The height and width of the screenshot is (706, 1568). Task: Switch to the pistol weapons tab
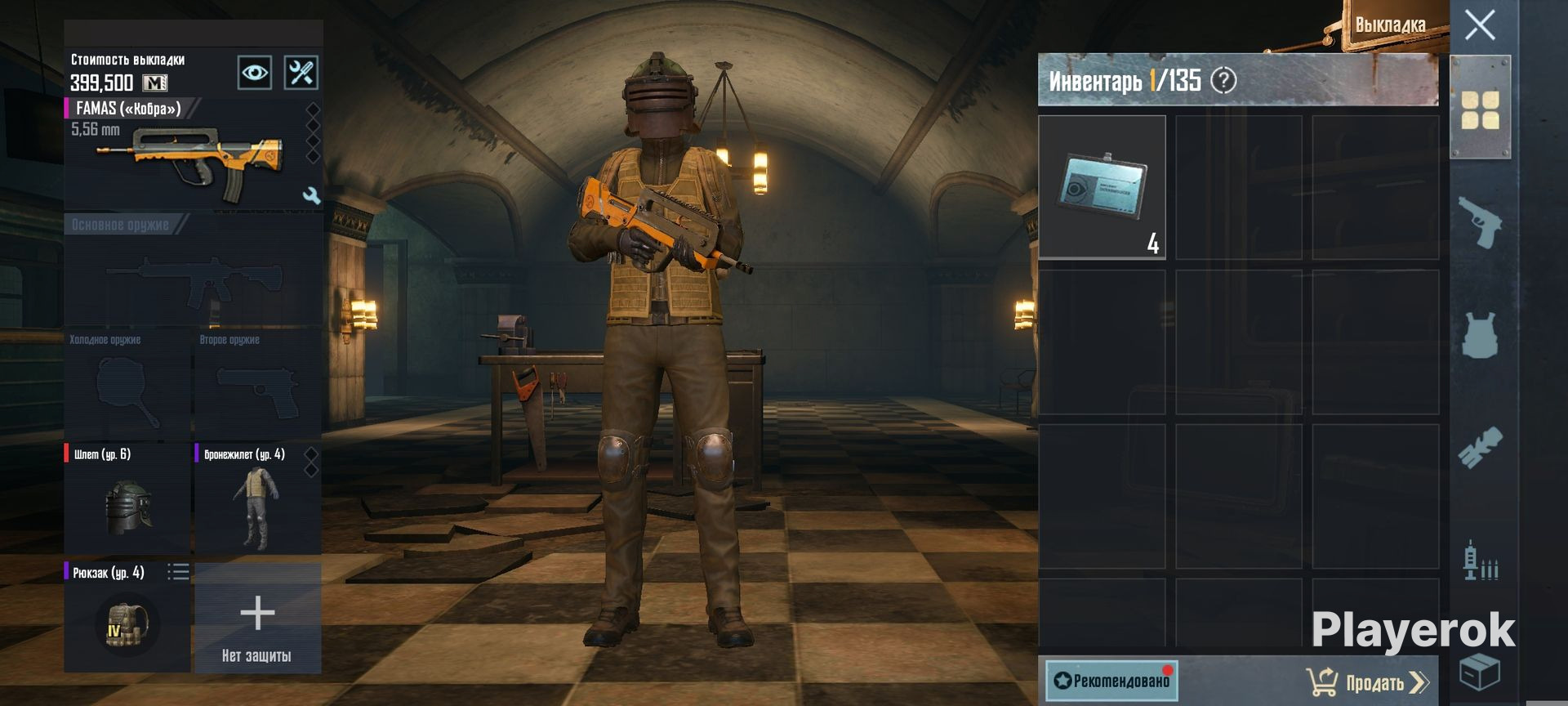tap(1480, 221)
